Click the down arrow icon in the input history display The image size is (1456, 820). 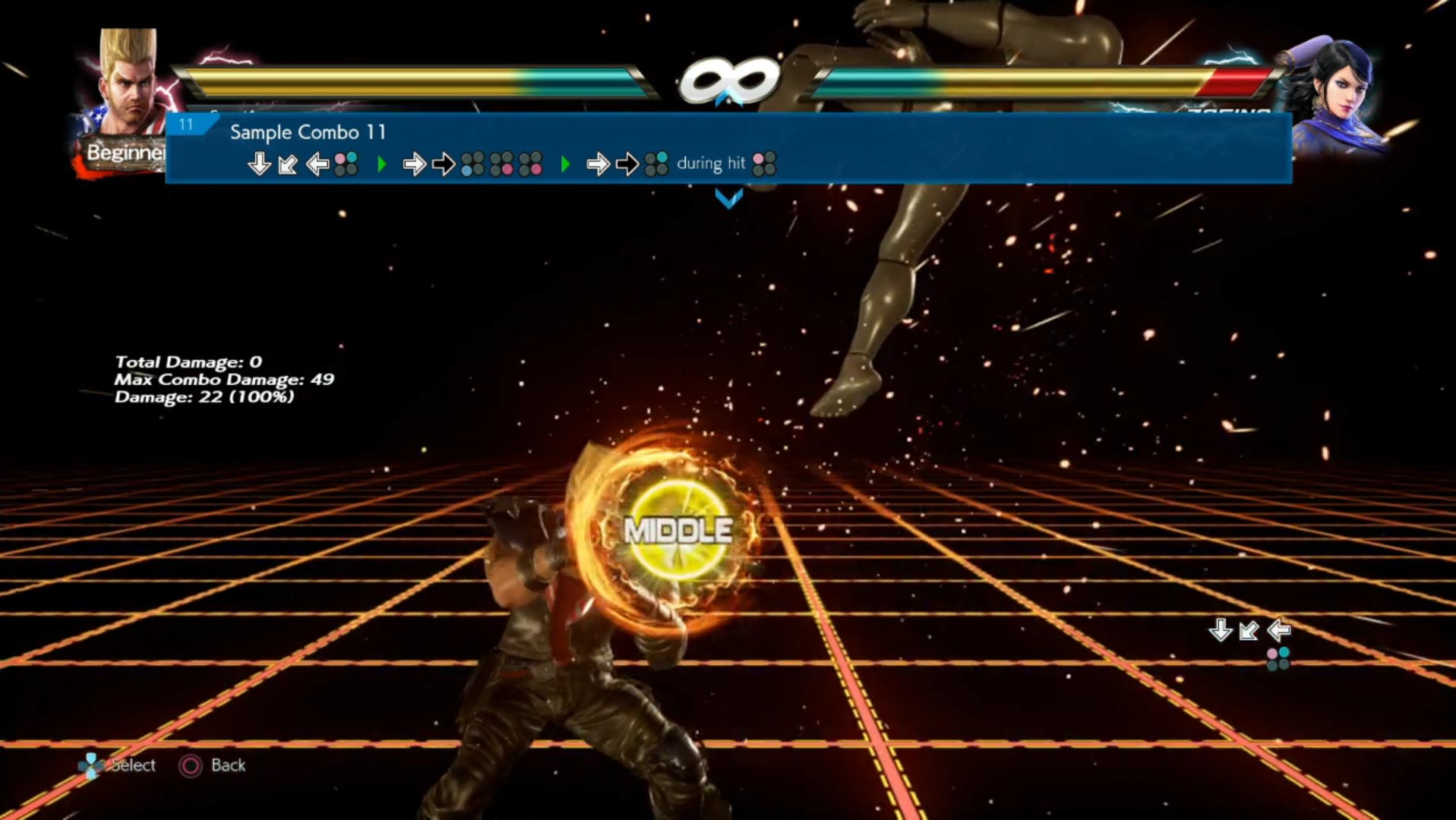pos(1221,629)
